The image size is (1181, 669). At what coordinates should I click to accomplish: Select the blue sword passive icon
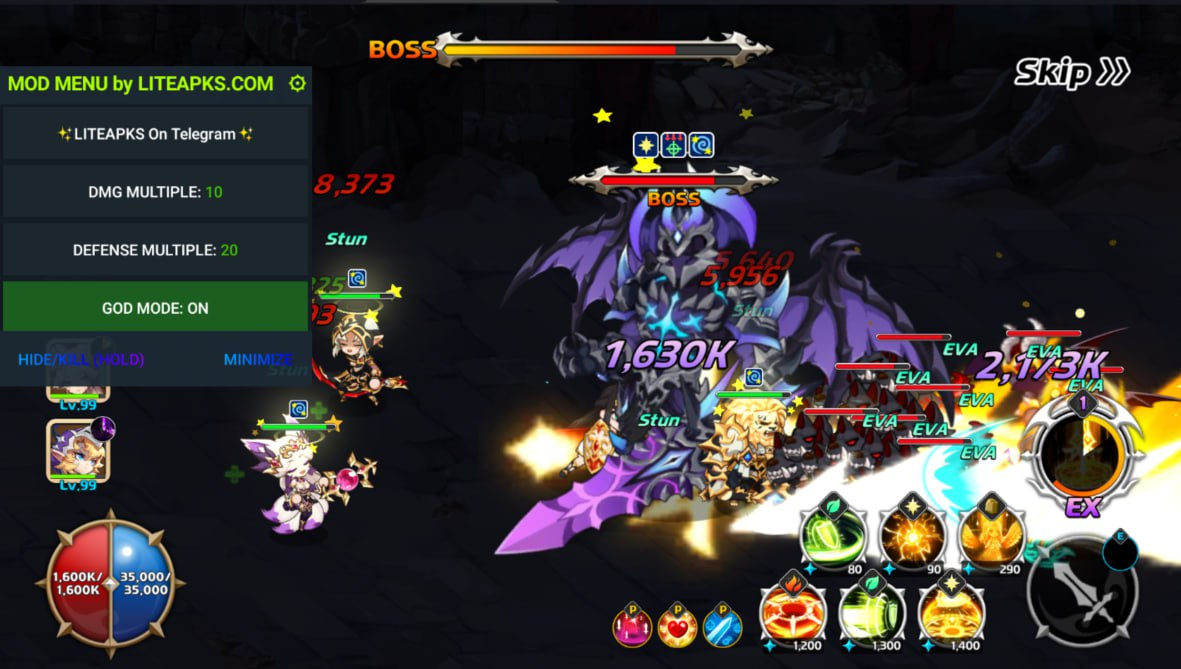[x=722, y=627]
